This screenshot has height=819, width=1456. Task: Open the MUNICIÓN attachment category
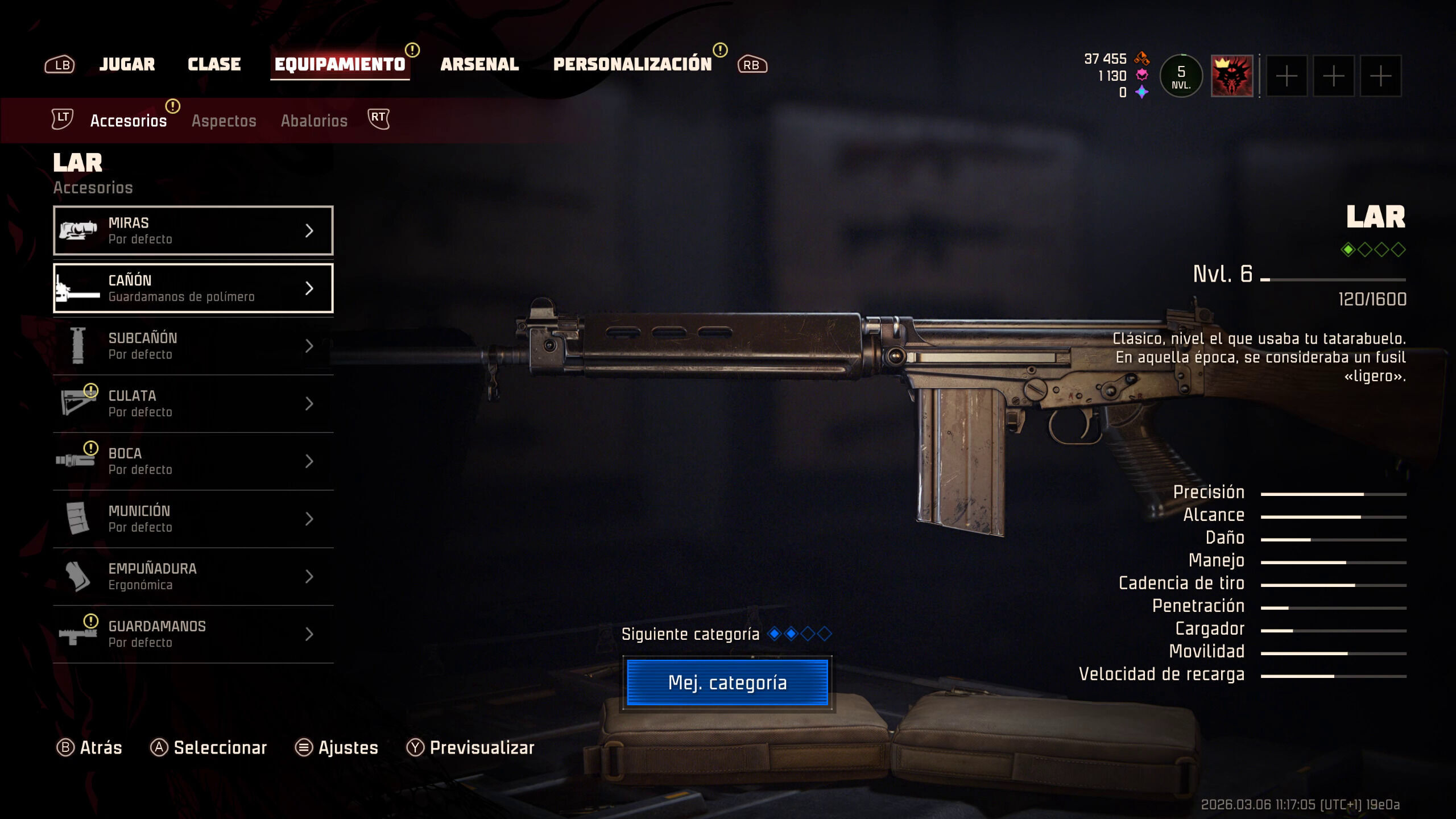click(x=193, y=519)
